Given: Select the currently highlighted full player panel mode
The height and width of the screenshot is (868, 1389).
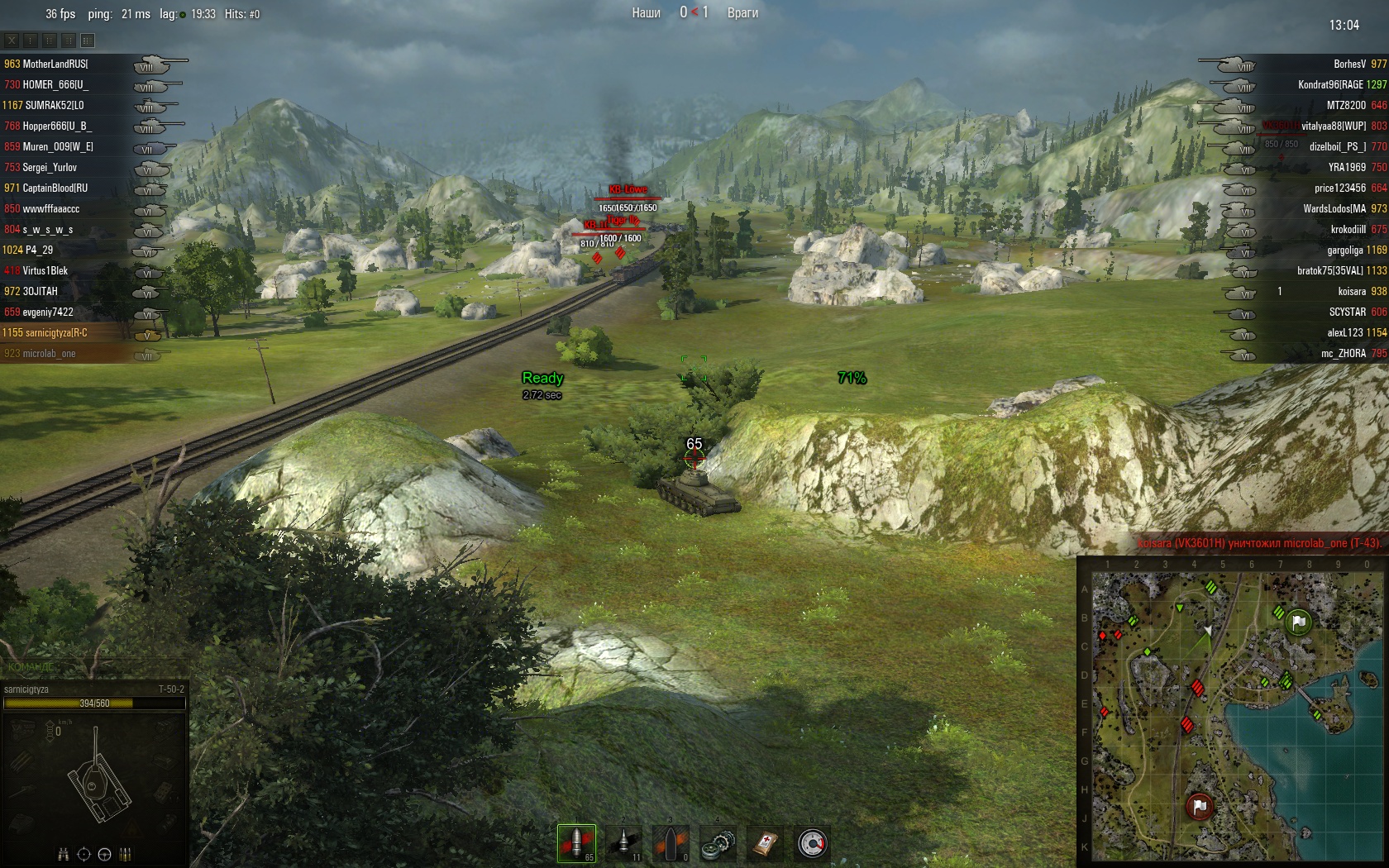Looking at the screenshot, I should (88, 40).
